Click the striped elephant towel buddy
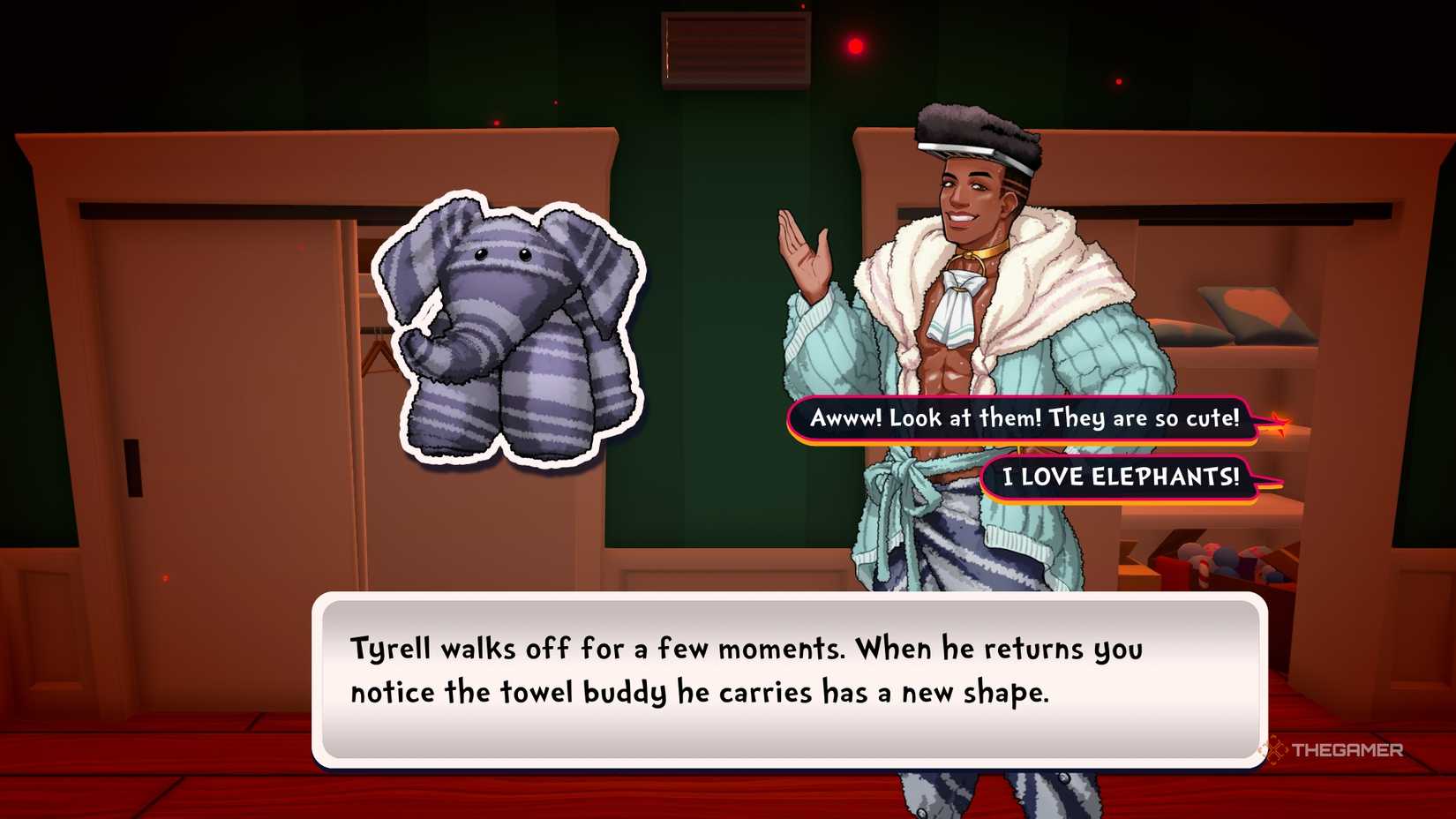Viewport: 1456px width, 819px height. coord(507,335)
